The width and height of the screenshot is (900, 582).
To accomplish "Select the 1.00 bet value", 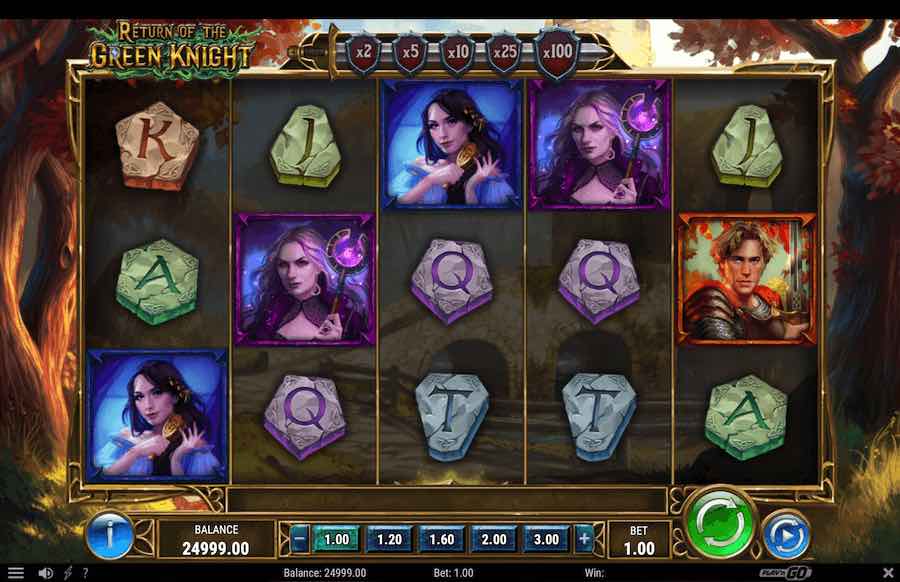I will (x=337, y=539).
